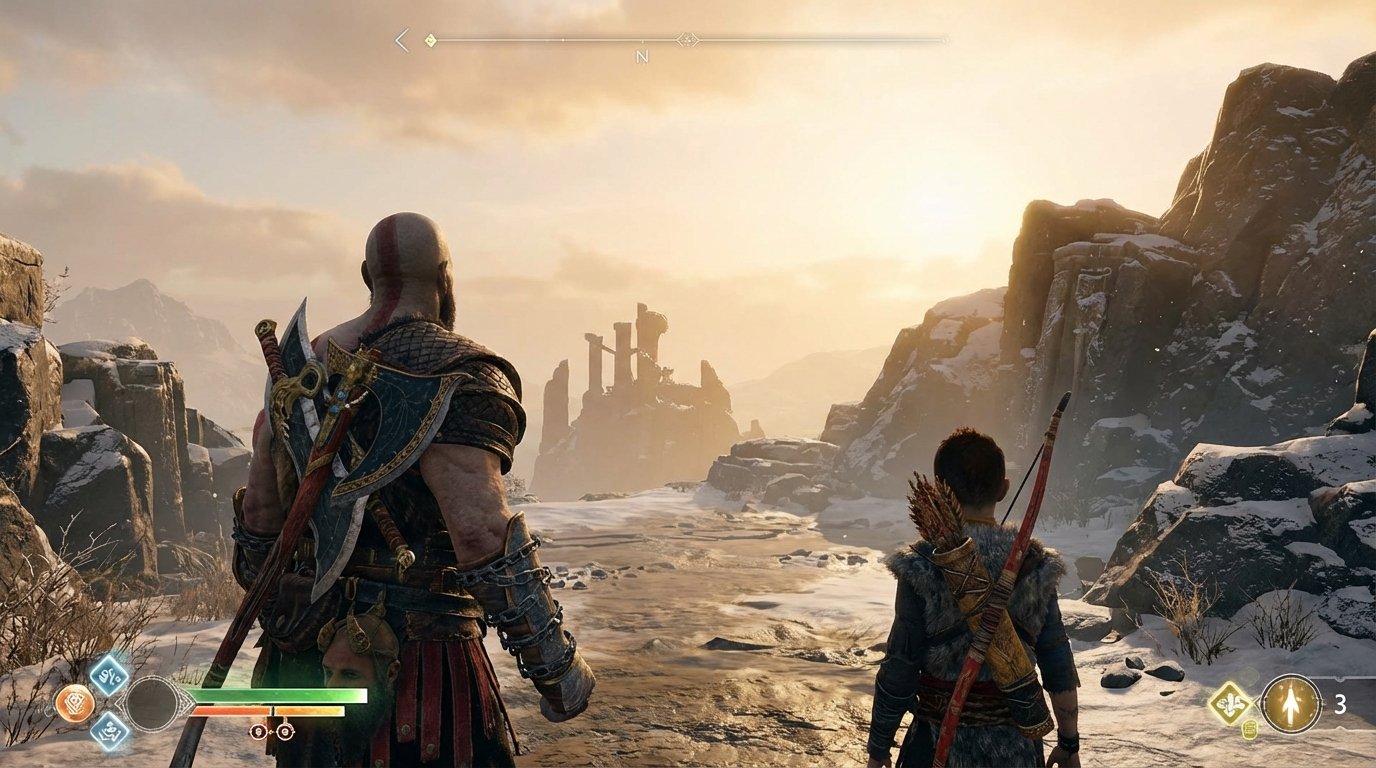Click the diamond objective marker on the compass
This screenshot has height=768, width=1376.
(689, 39)
